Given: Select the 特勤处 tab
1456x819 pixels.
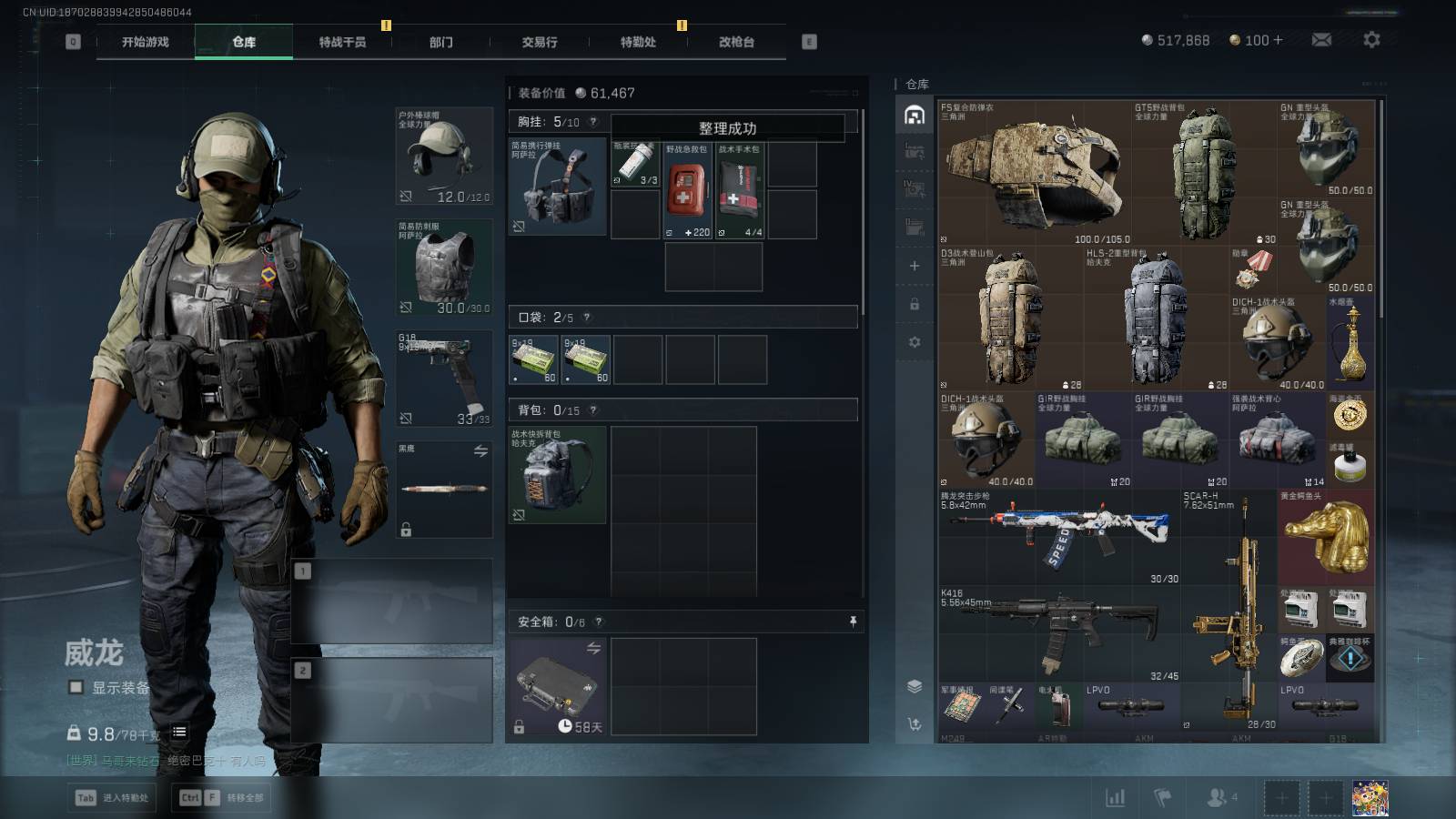Looking at the screenshot, I should click(638, 42).
